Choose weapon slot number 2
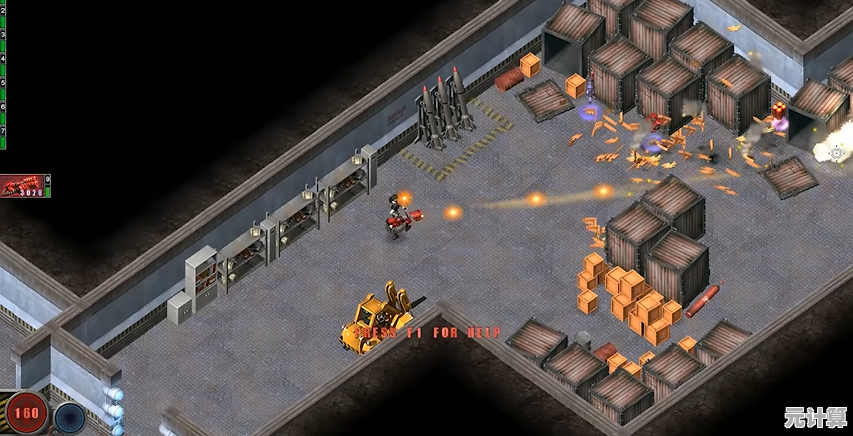 point(3,14)
